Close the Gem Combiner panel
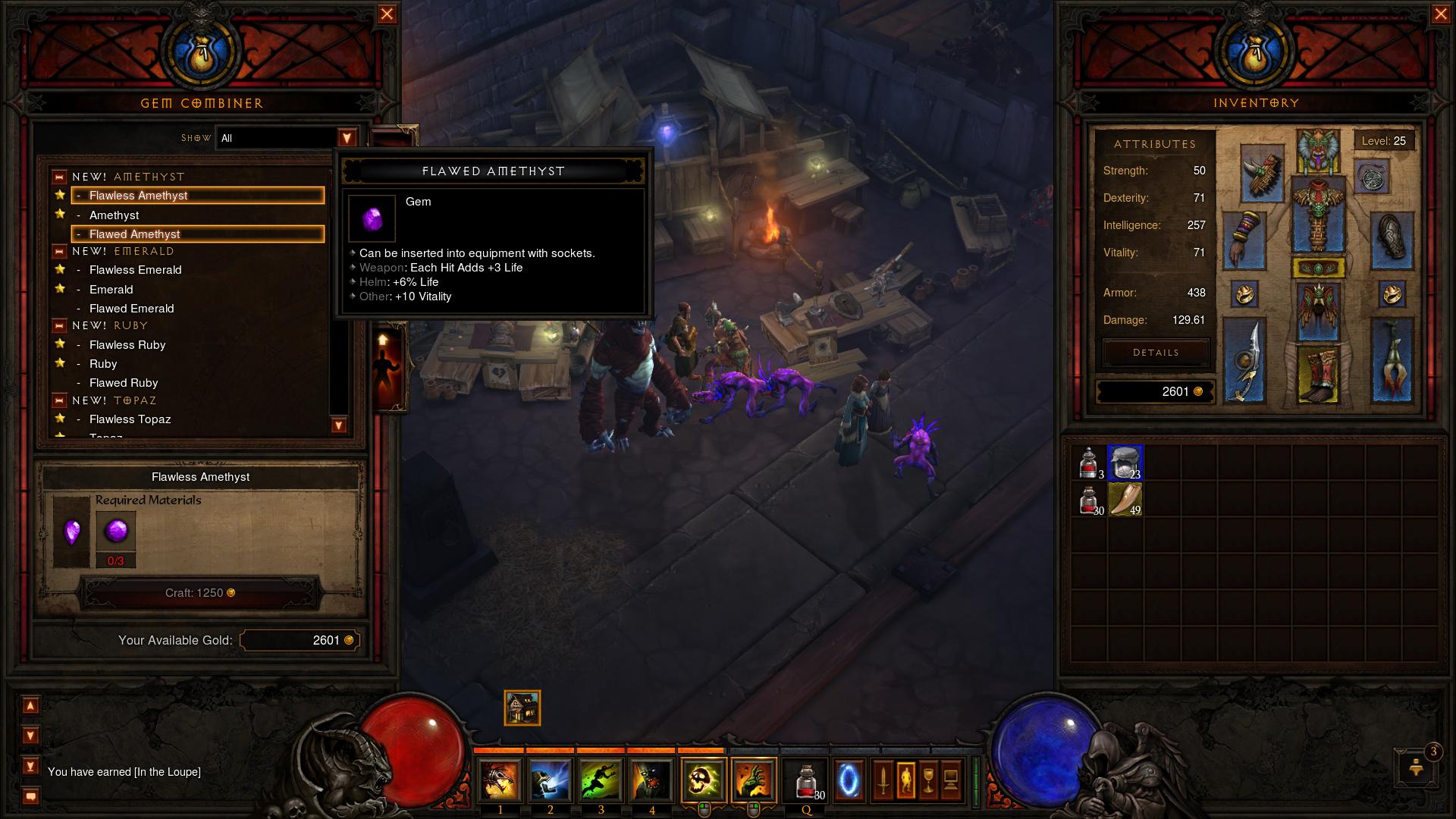Screen dimensions: 1456x819 click(x=387, y=14)
